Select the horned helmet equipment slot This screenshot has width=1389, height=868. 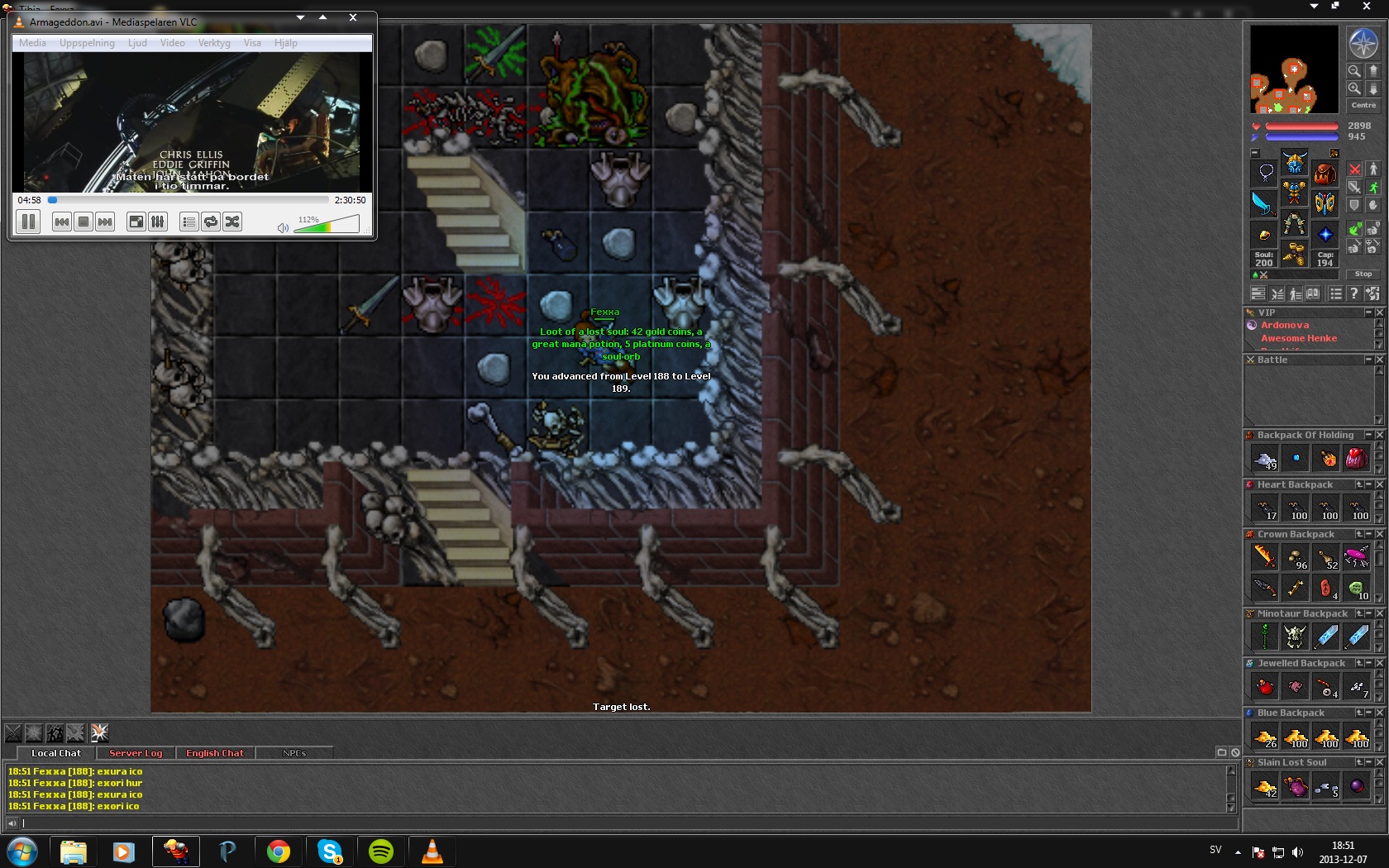1295,162
